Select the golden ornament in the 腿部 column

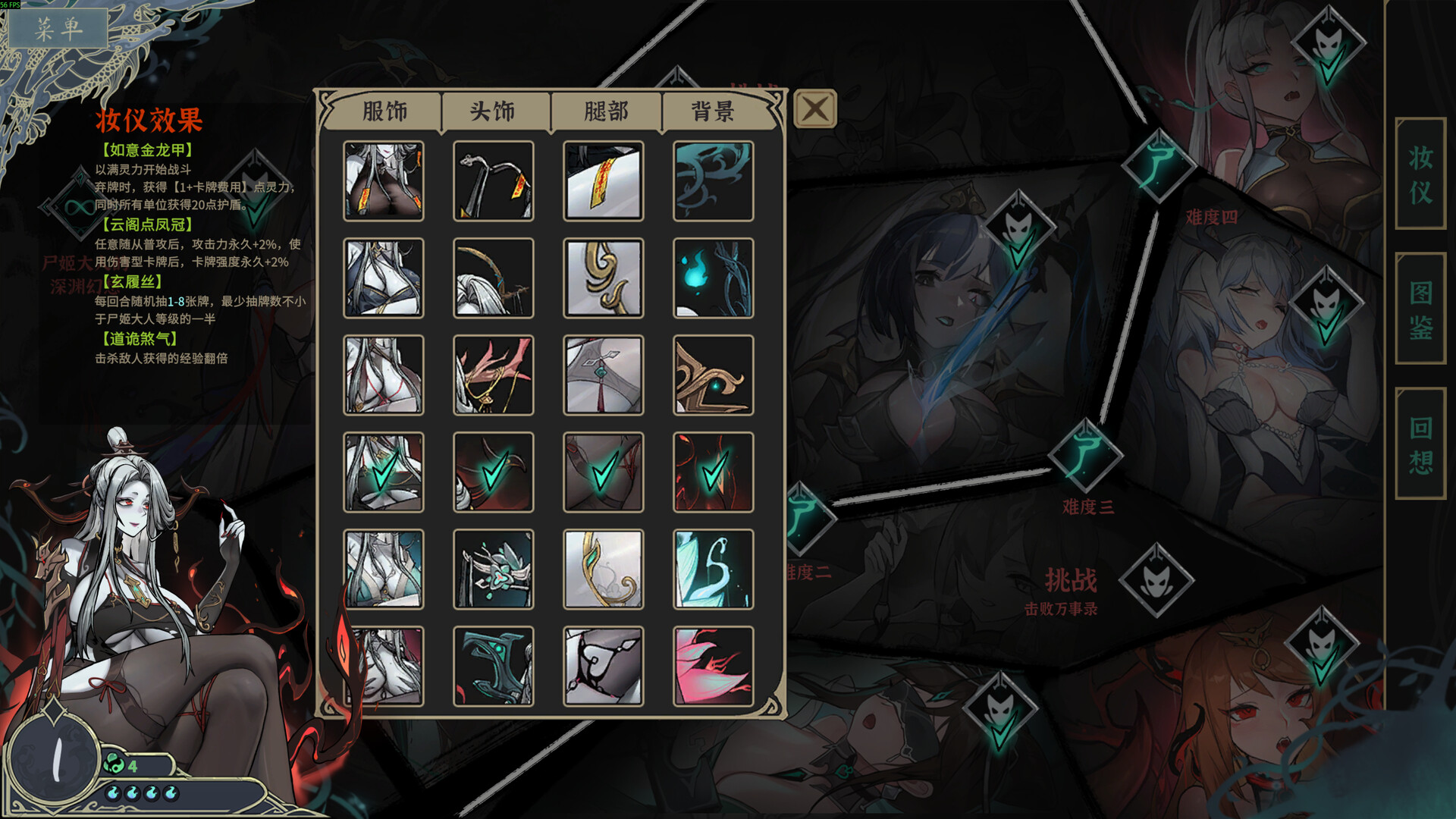pos(603,278)
